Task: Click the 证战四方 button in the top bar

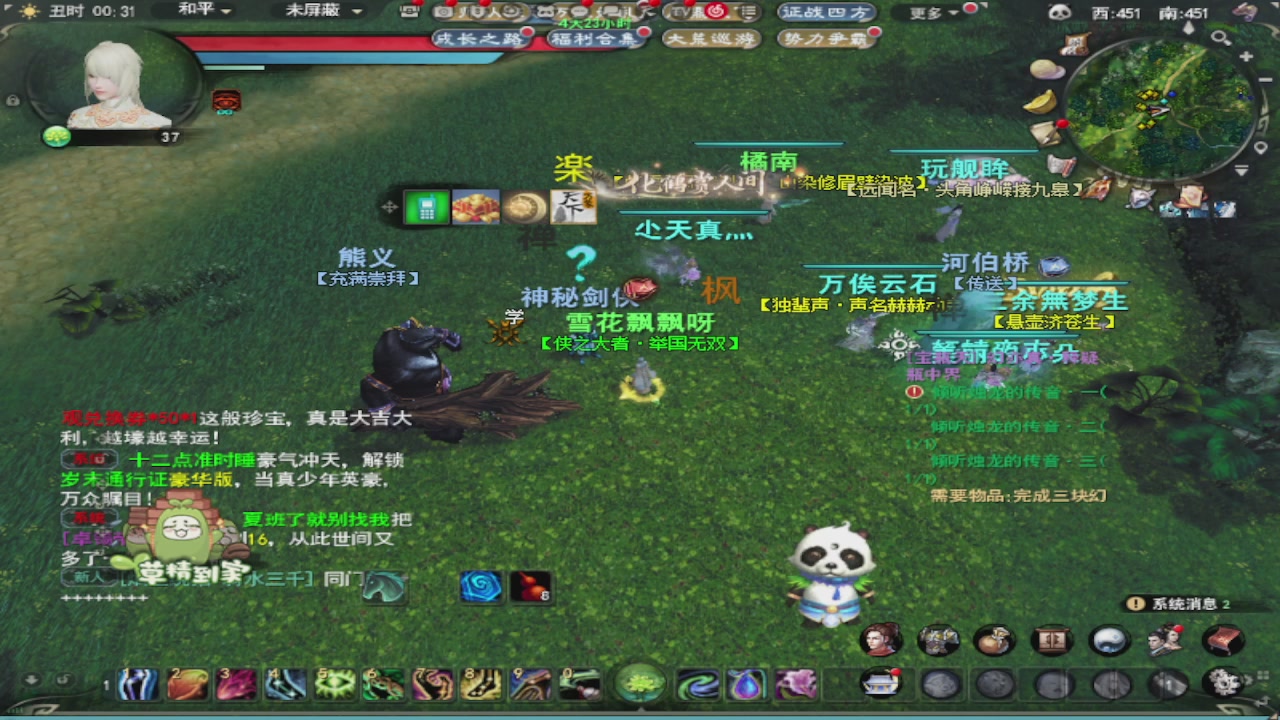Action: click(824, 13)
